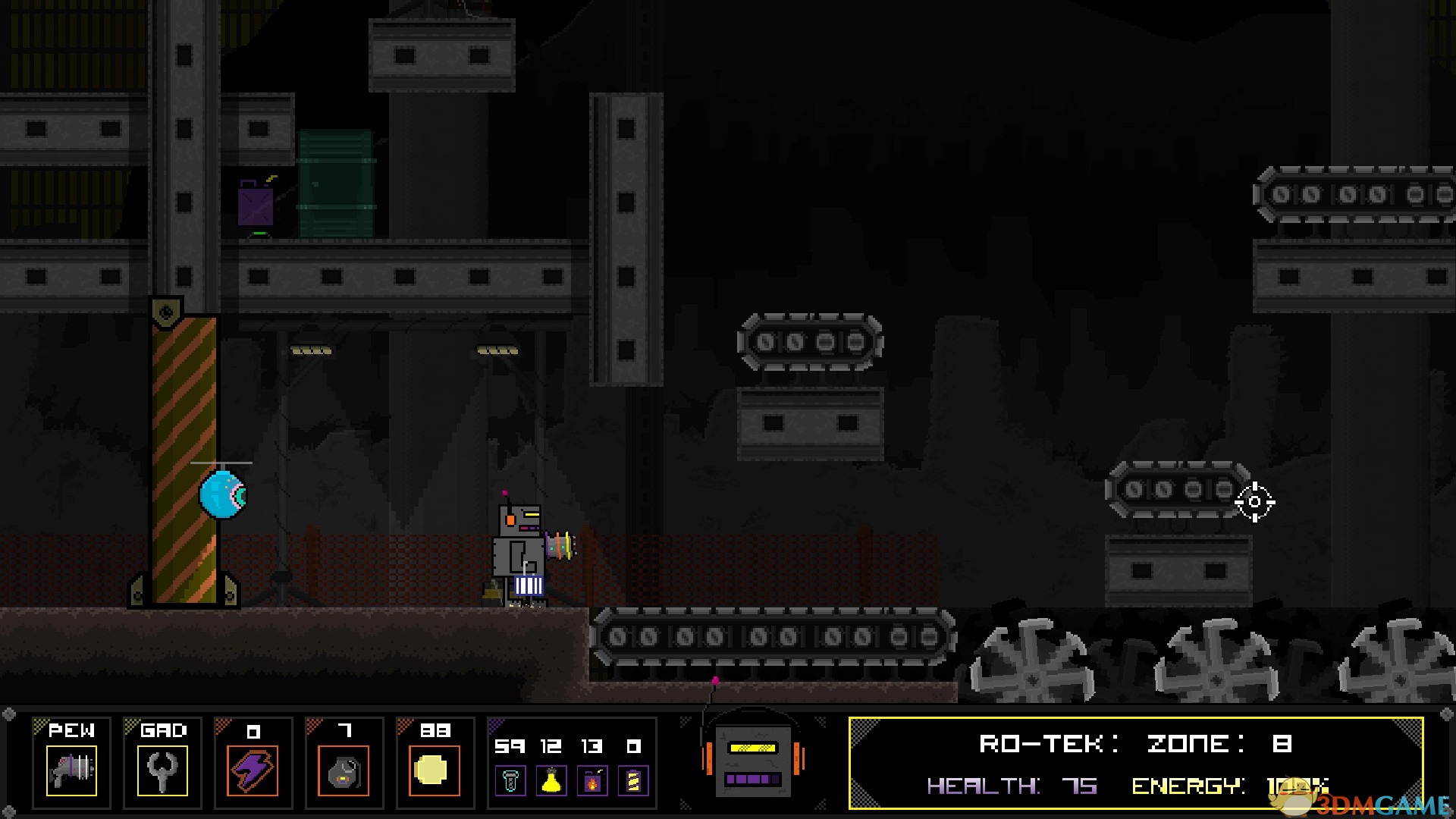Choose the grenade slot
The width and height of the screenshot is (1456, 819).
point(344,770)
